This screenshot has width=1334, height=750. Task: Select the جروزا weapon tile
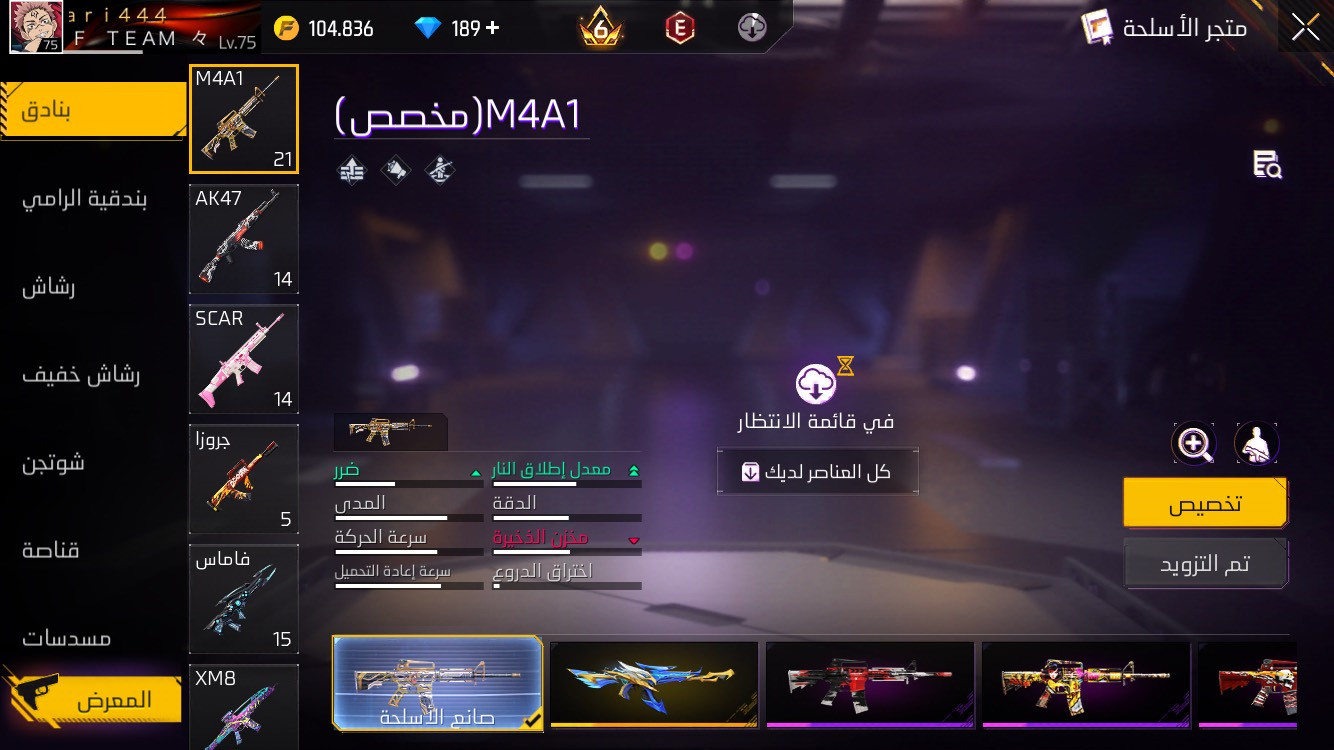pos(243,479)
